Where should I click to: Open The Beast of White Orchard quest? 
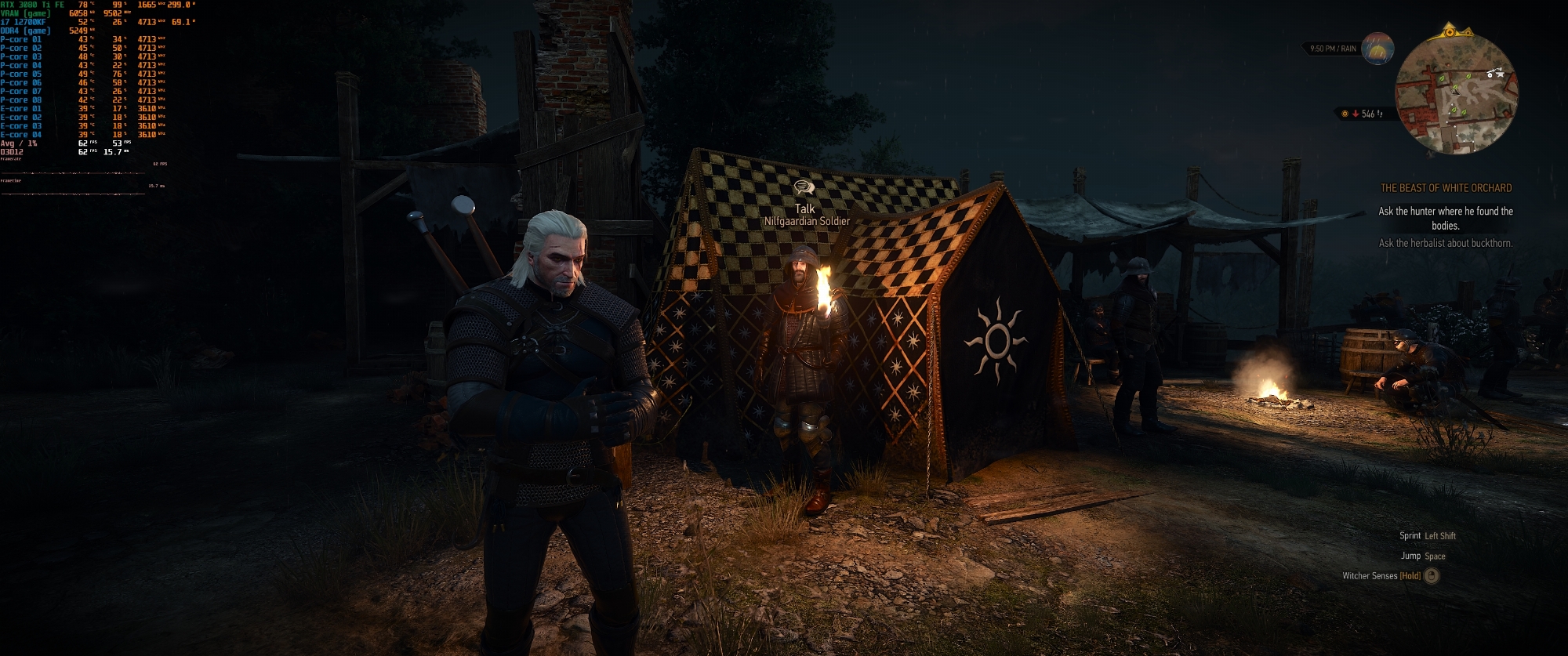tap(1446, 188)
